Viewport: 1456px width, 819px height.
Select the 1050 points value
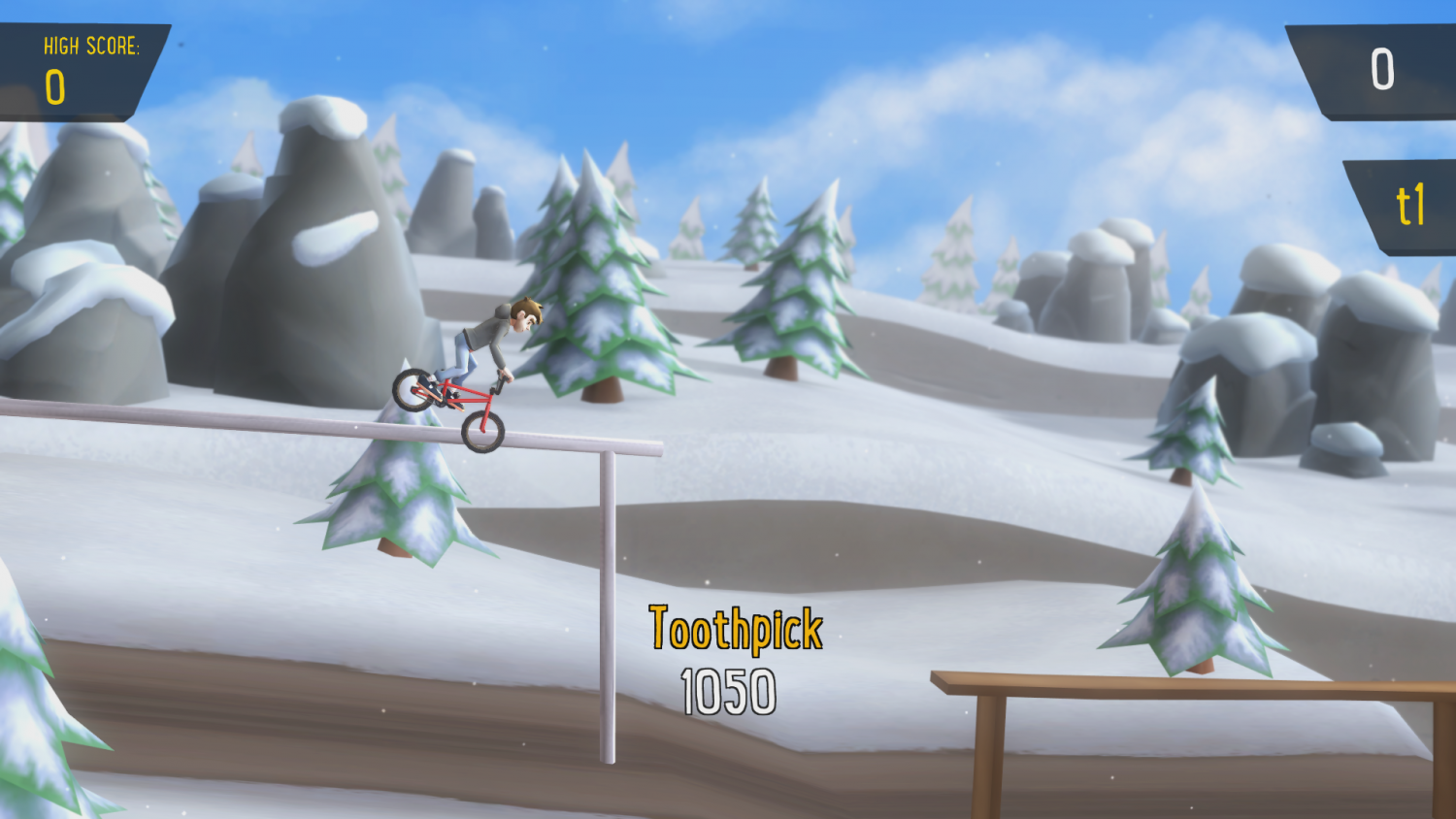click(729, 689)
